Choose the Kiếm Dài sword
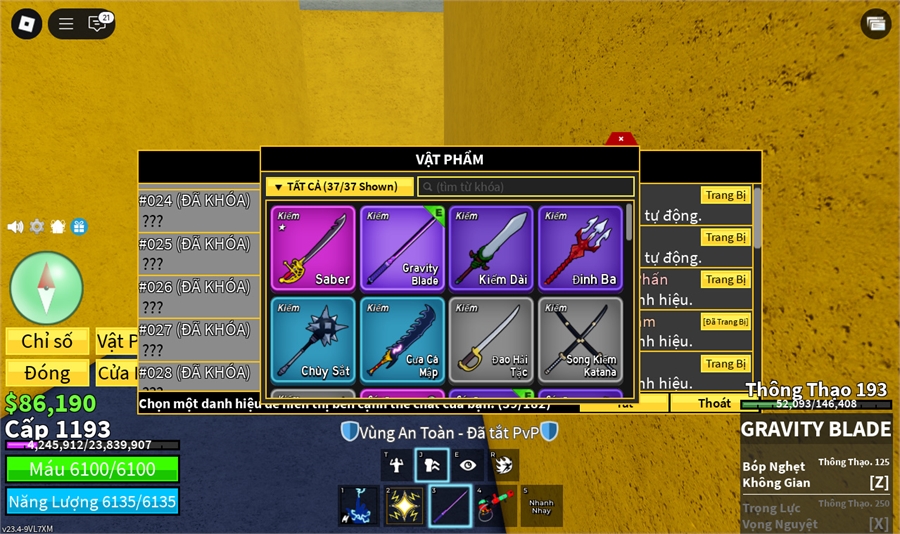 pos(491,248)
